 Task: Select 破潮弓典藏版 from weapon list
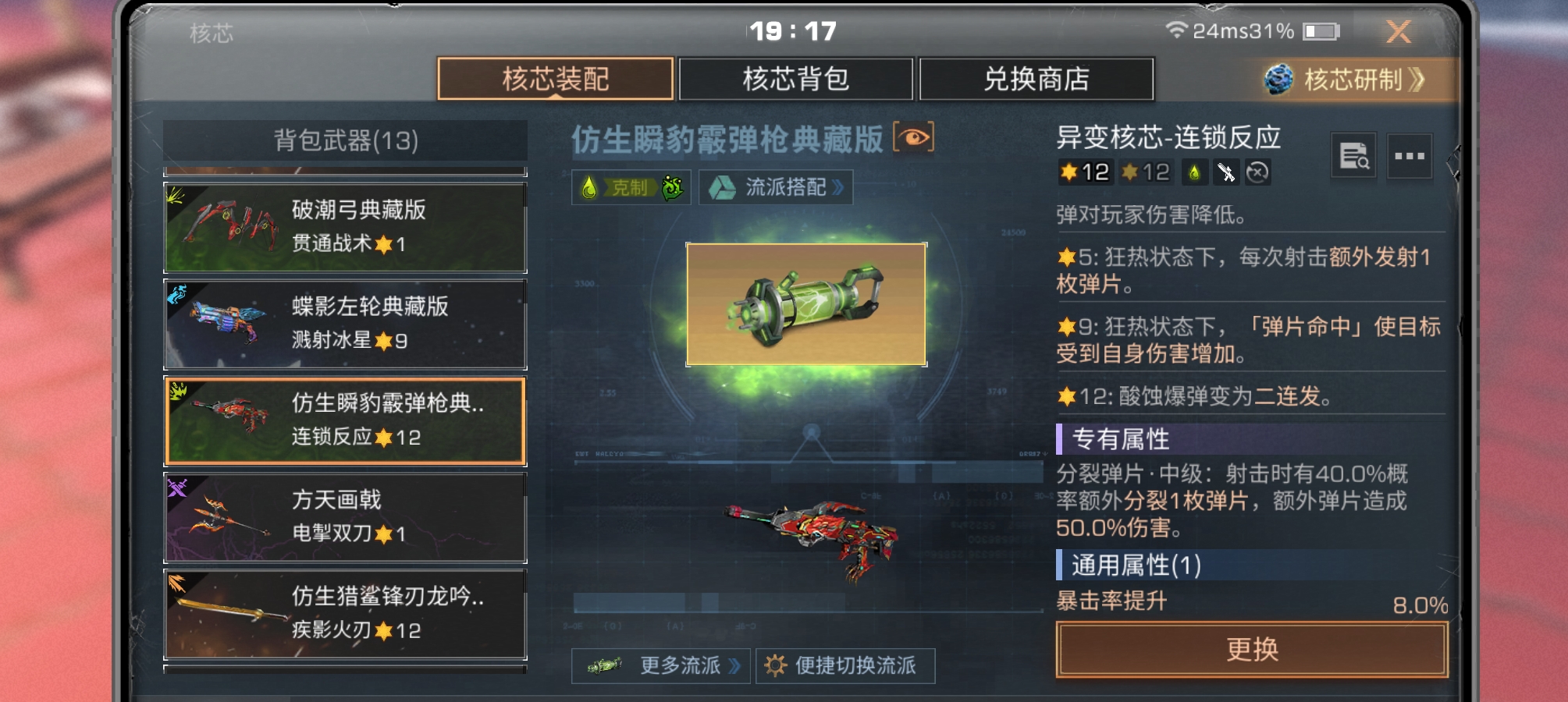[x=345, y=227]
